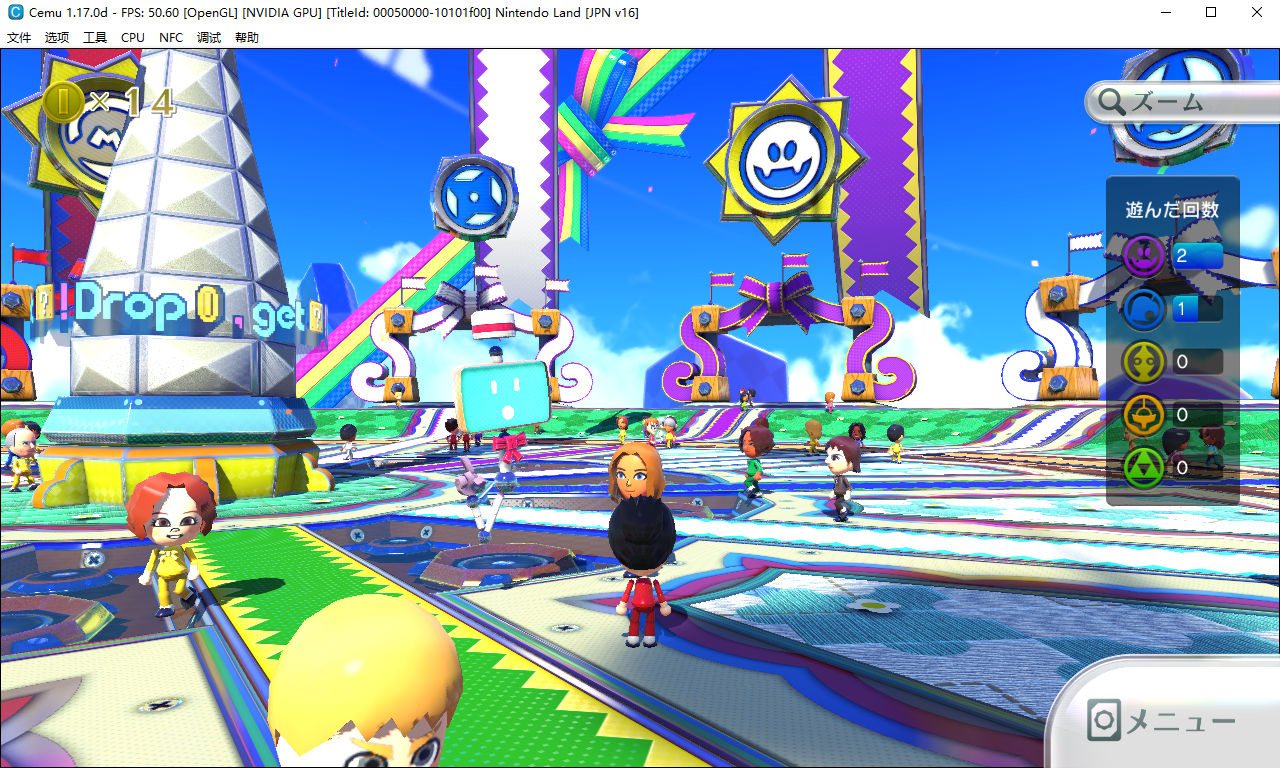Viewport: 1280px width, 768px height.
Task: Click the gold coin icon next to ×14
Action: 62,101
